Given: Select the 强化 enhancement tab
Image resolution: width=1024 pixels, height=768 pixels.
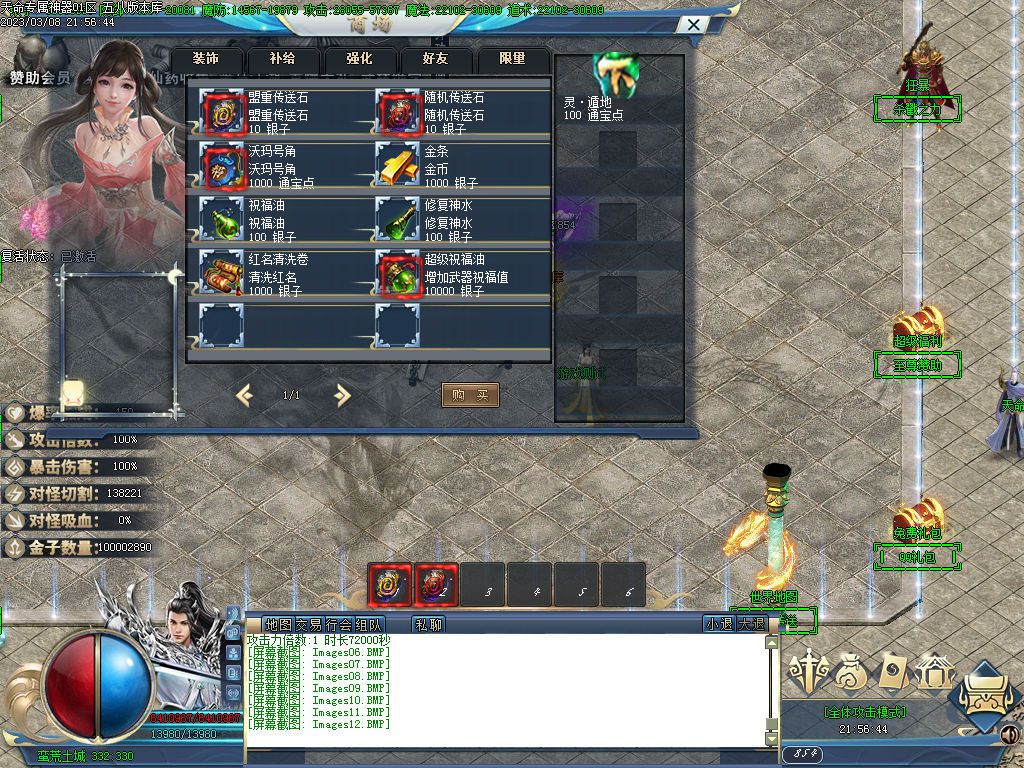Looking at the screenshot, I should 359,59.
